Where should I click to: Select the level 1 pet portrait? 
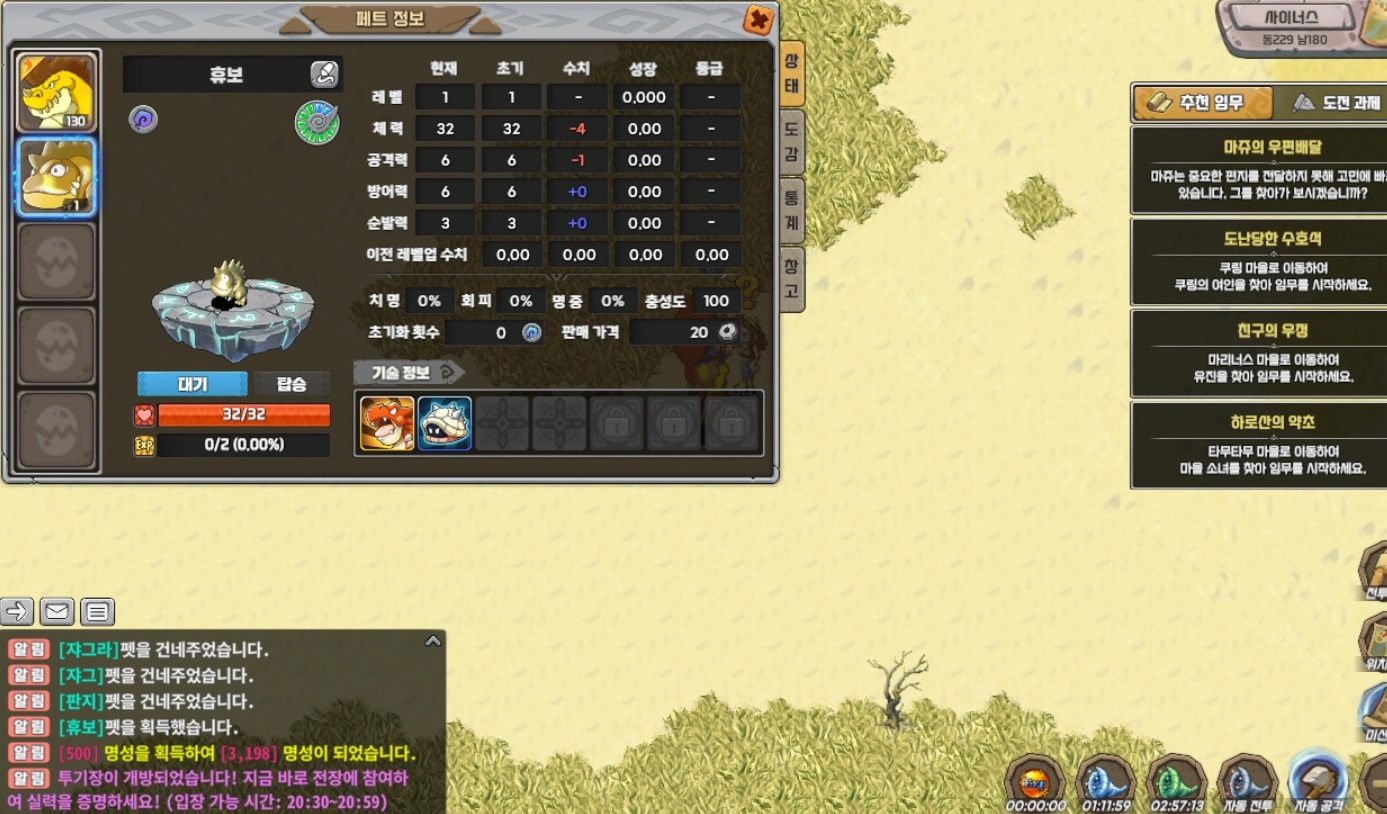[57, 177]
